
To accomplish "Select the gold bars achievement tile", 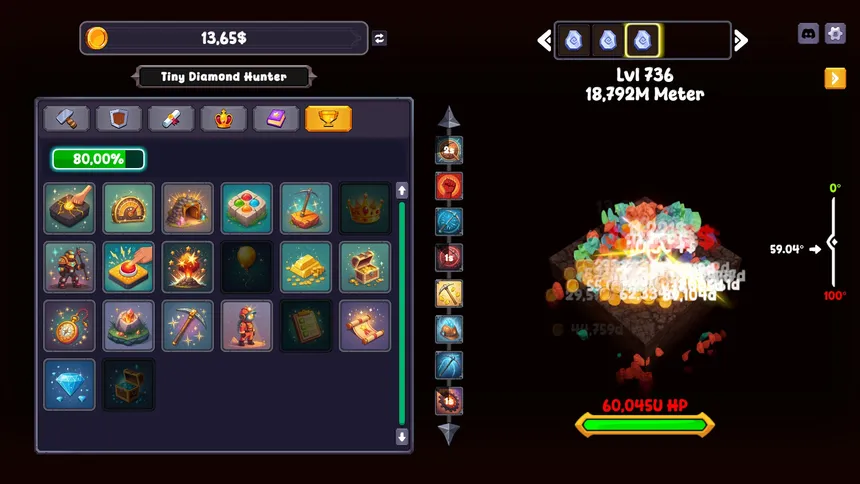I will coord(306,267).
